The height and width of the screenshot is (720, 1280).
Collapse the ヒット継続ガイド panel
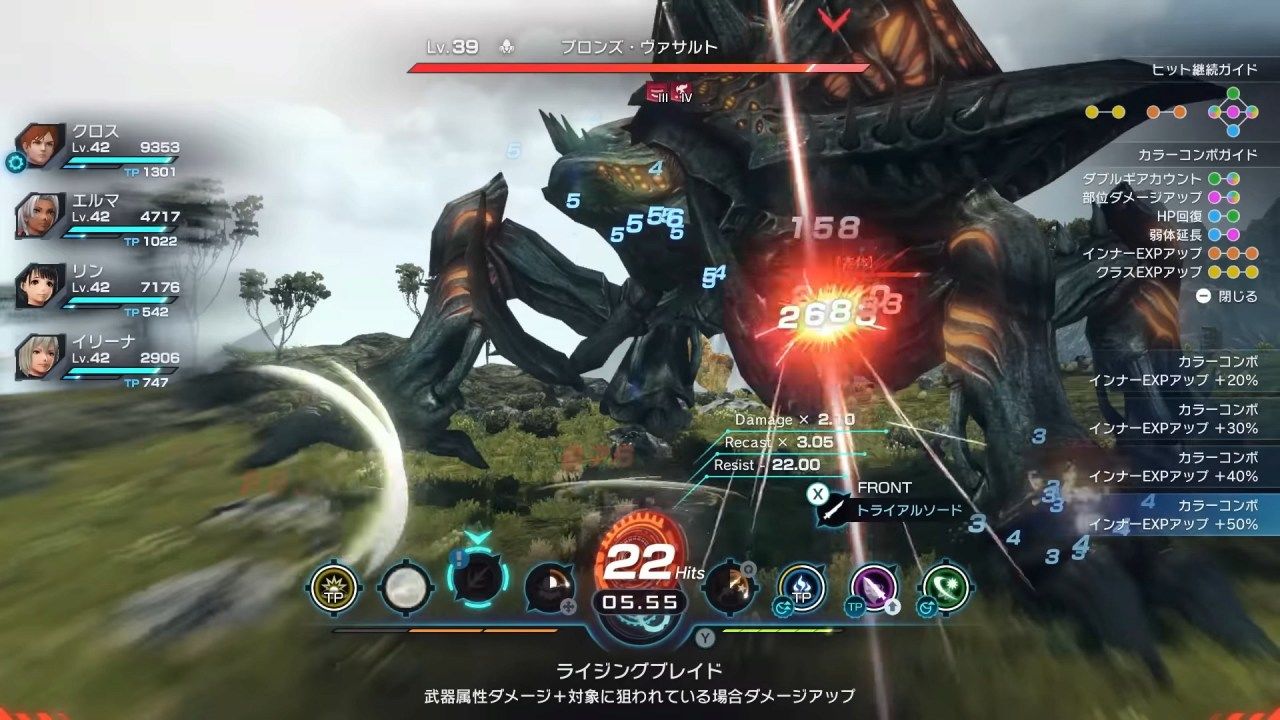click(x=1206, y=70)
